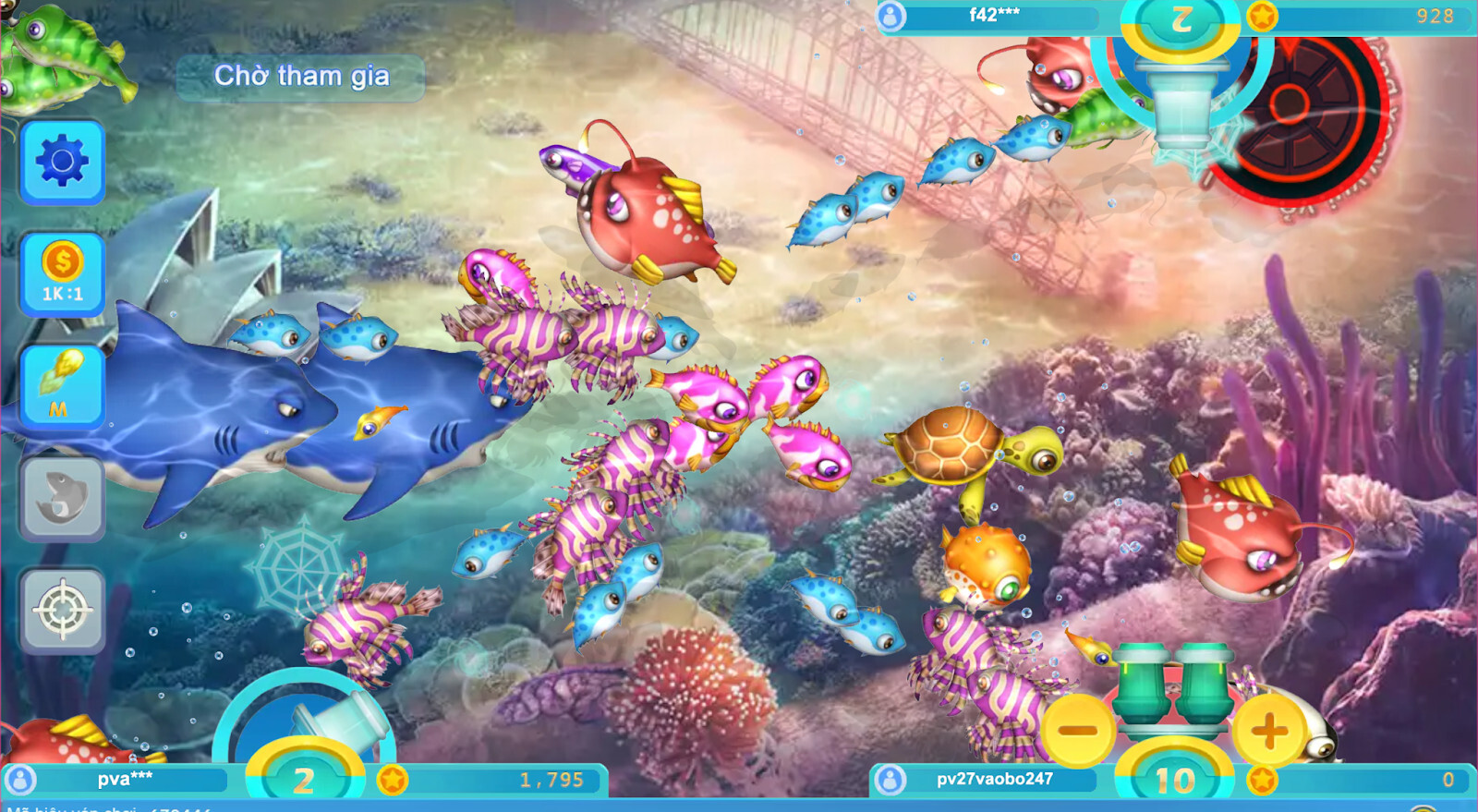The width and height of the screenshot is (1478, 812).
Task: Click the grey fish icon button
Action: tap(62, 498)
